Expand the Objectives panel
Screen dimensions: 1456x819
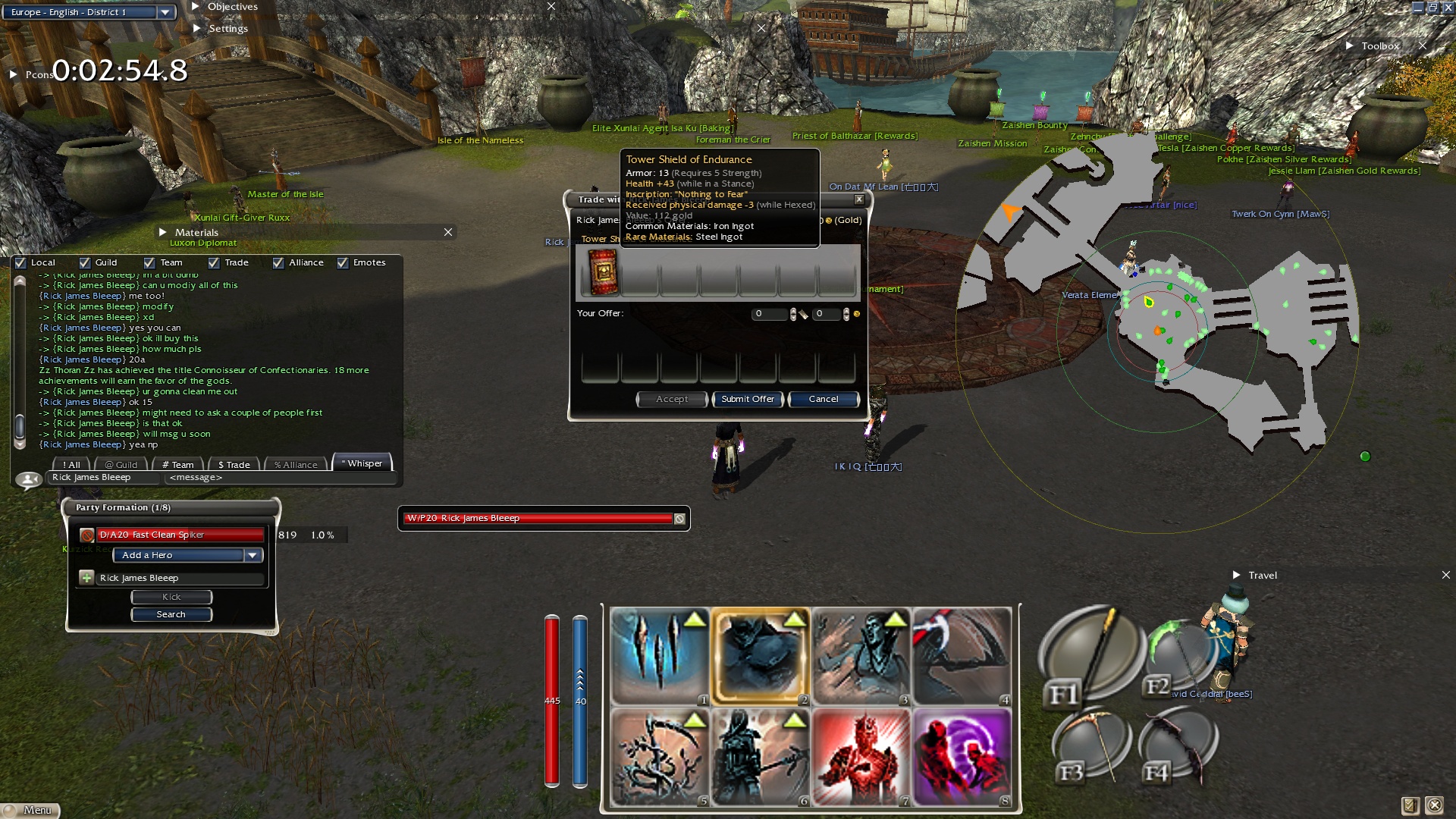[196, 7]
